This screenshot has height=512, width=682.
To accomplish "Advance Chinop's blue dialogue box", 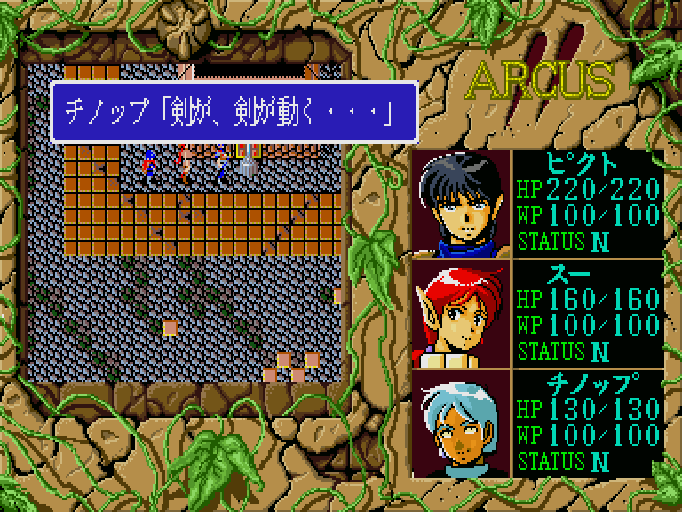I will 233,111.
